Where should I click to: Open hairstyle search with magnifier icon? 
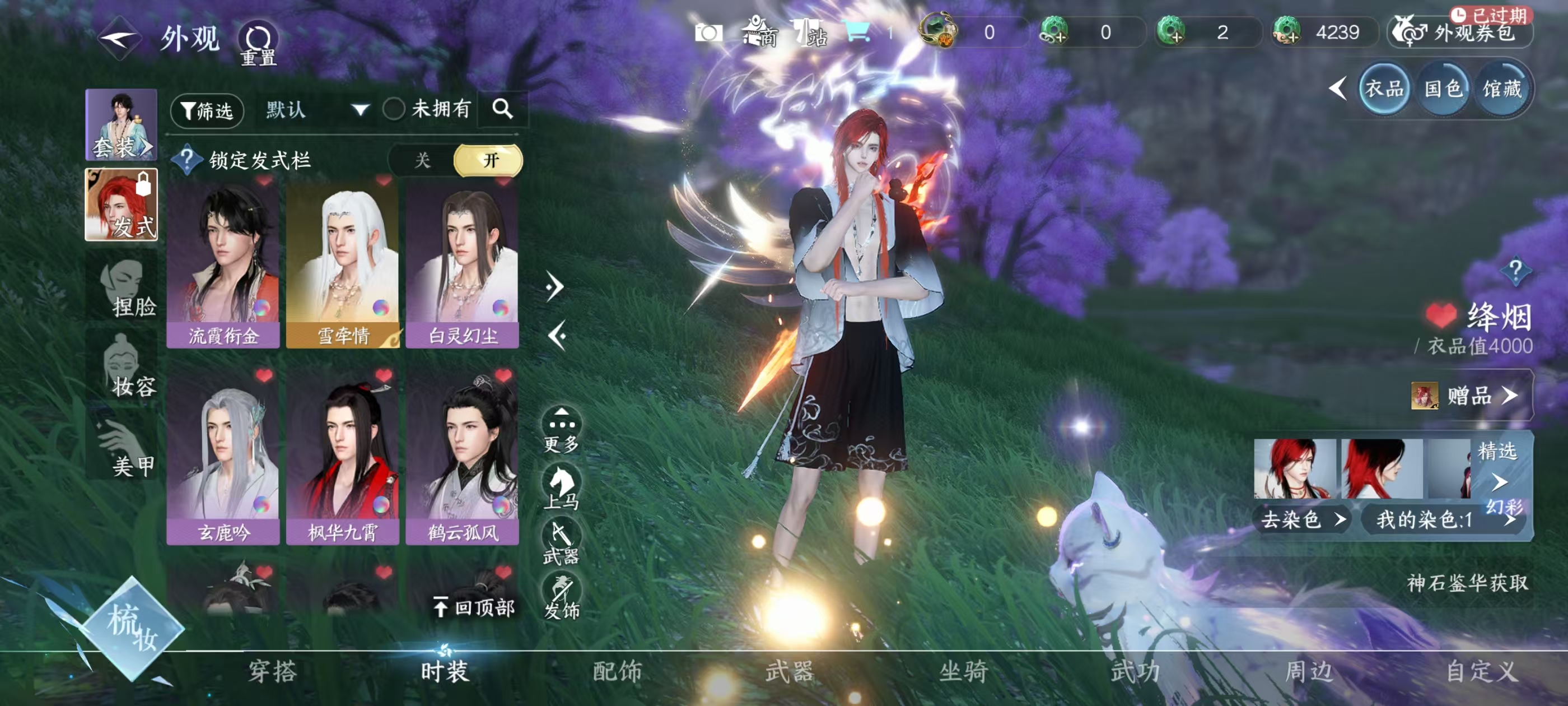502,109
